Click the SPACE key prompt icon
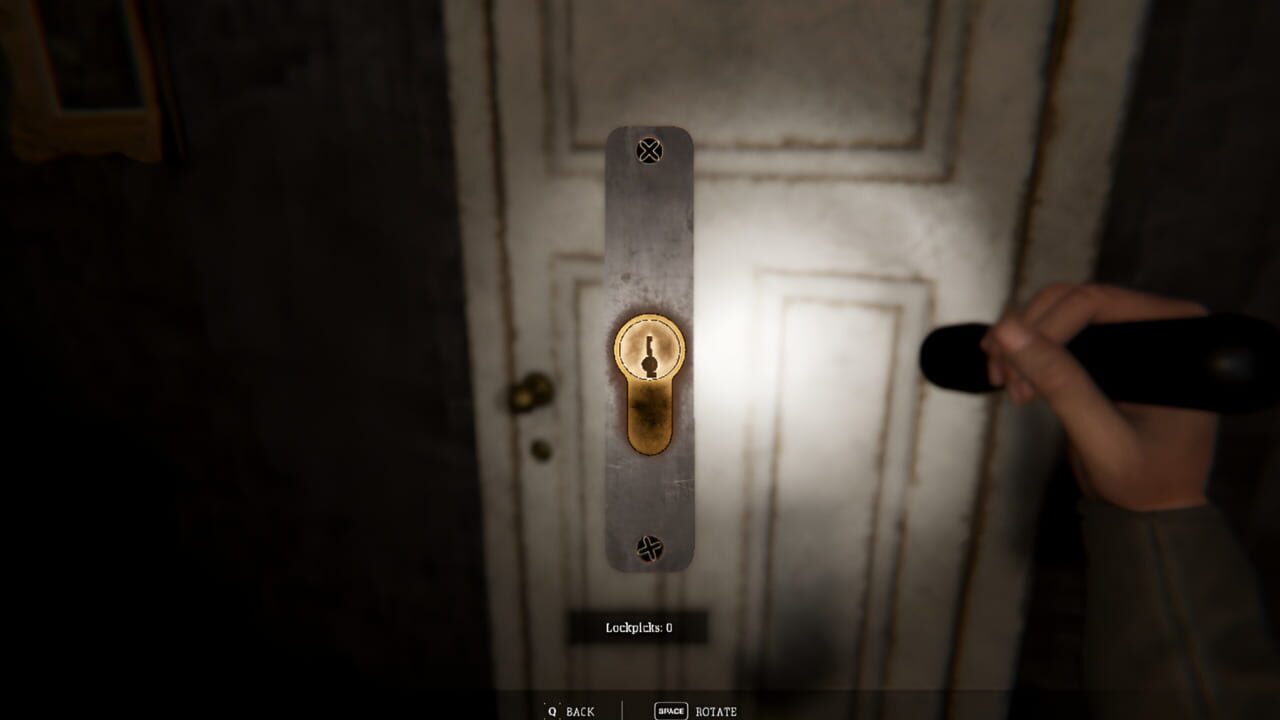The width and height of the screenshot is (1280, 720). point(671,711)
